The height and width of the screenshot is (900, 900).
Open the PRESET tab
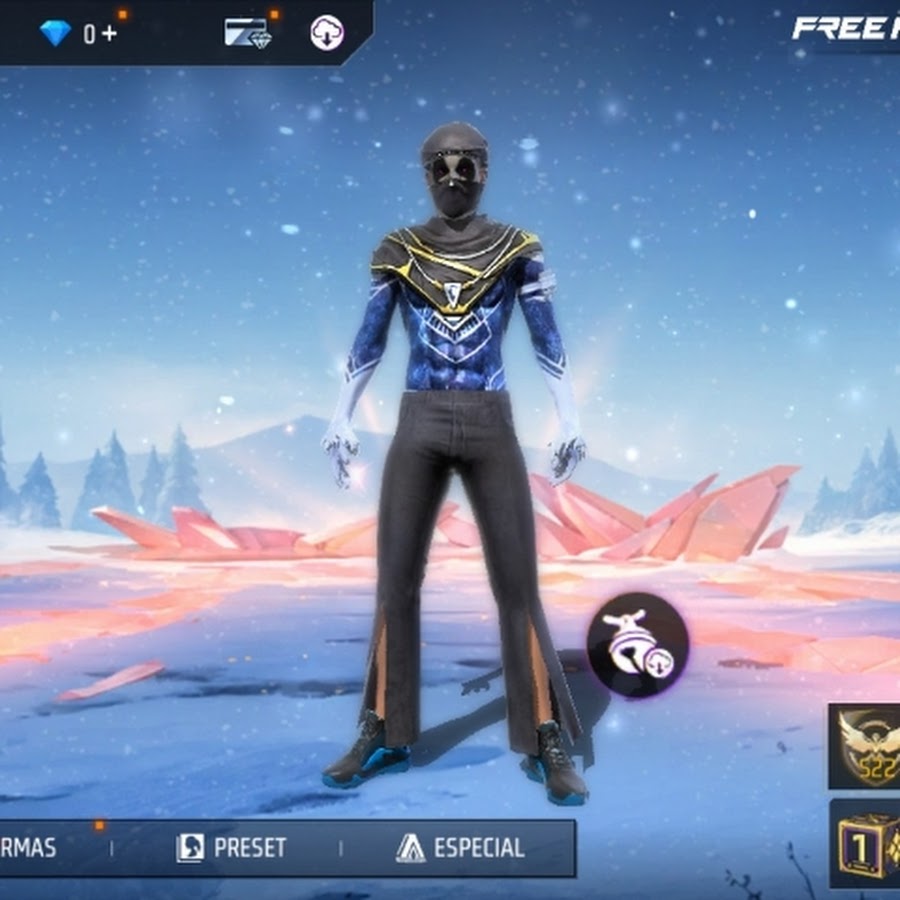pyautogui.click(x=231, y=849)
